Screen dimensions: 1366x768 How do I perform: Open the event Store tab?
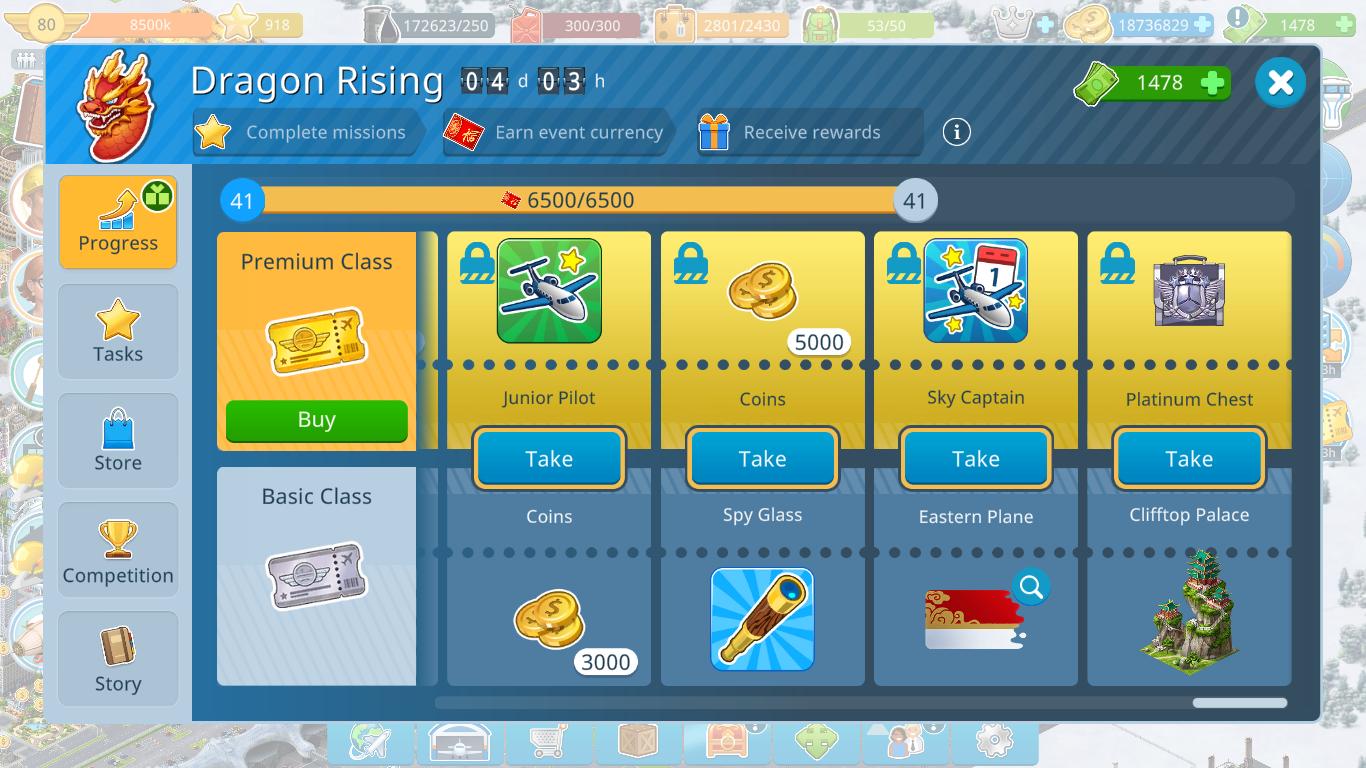[118, 441]
